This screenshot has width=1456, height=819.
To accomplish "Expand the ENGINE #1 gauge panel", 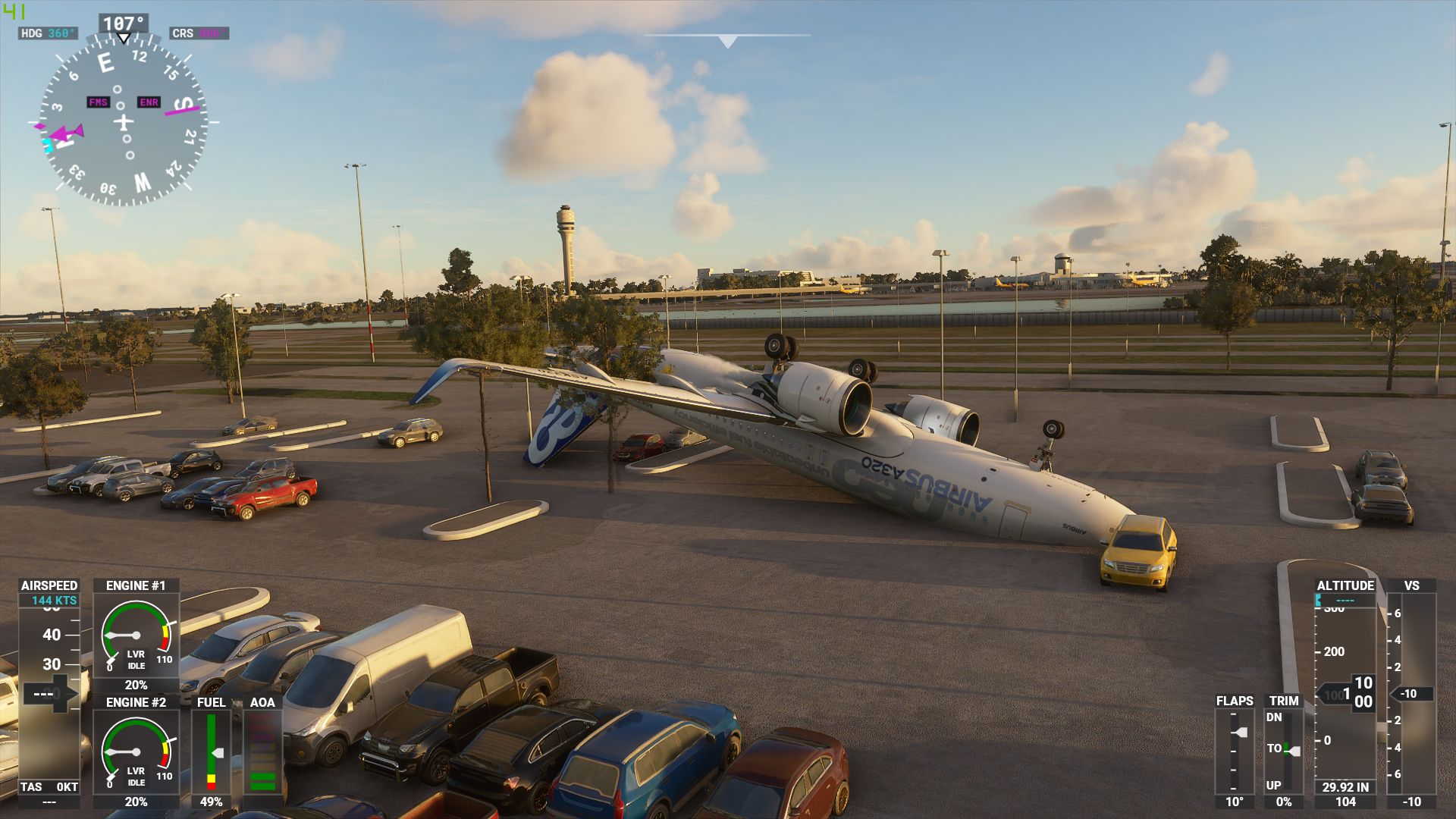I will point(136,585).
